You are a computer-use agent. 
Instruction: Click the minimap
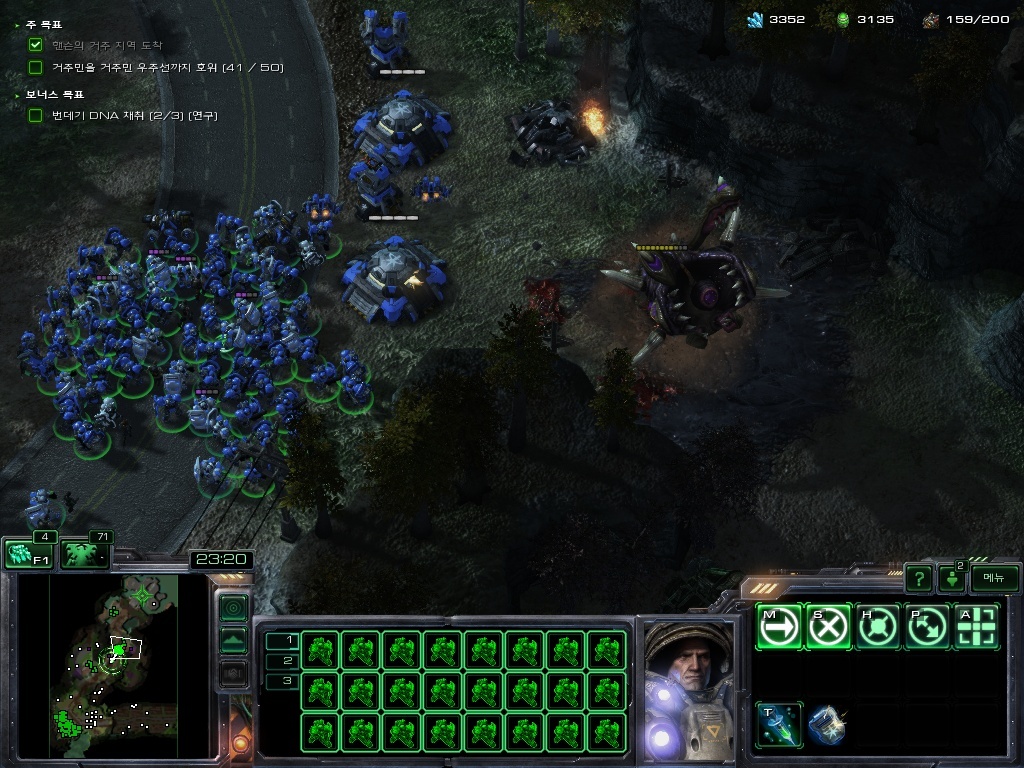pyautogui.click(x=98, y=665)
